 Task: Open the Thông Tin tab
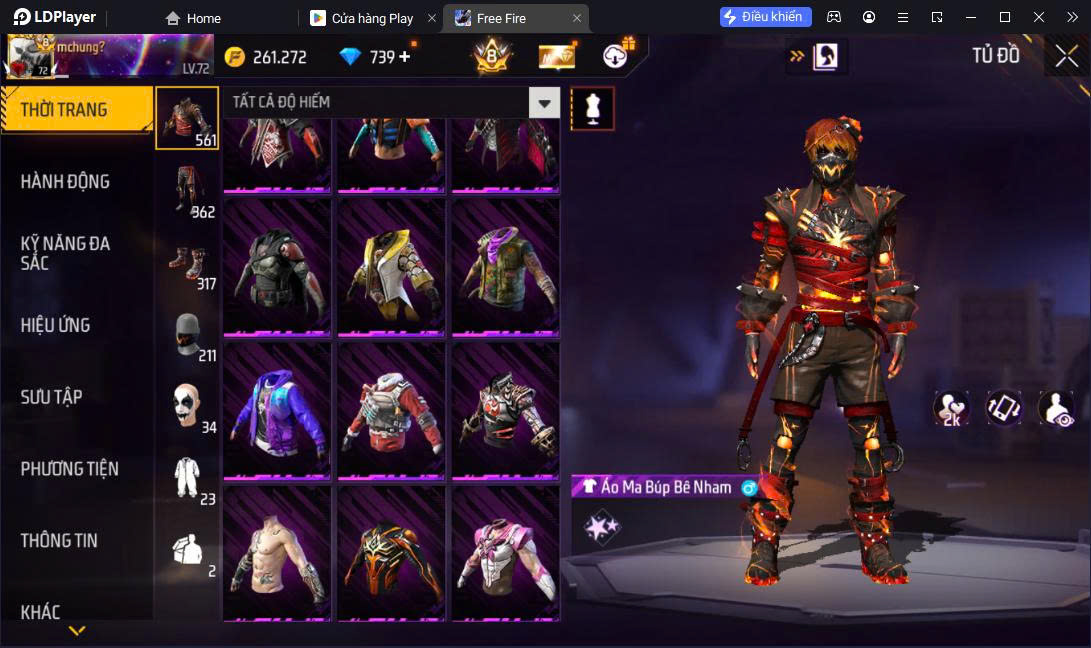tap(59, 541)
